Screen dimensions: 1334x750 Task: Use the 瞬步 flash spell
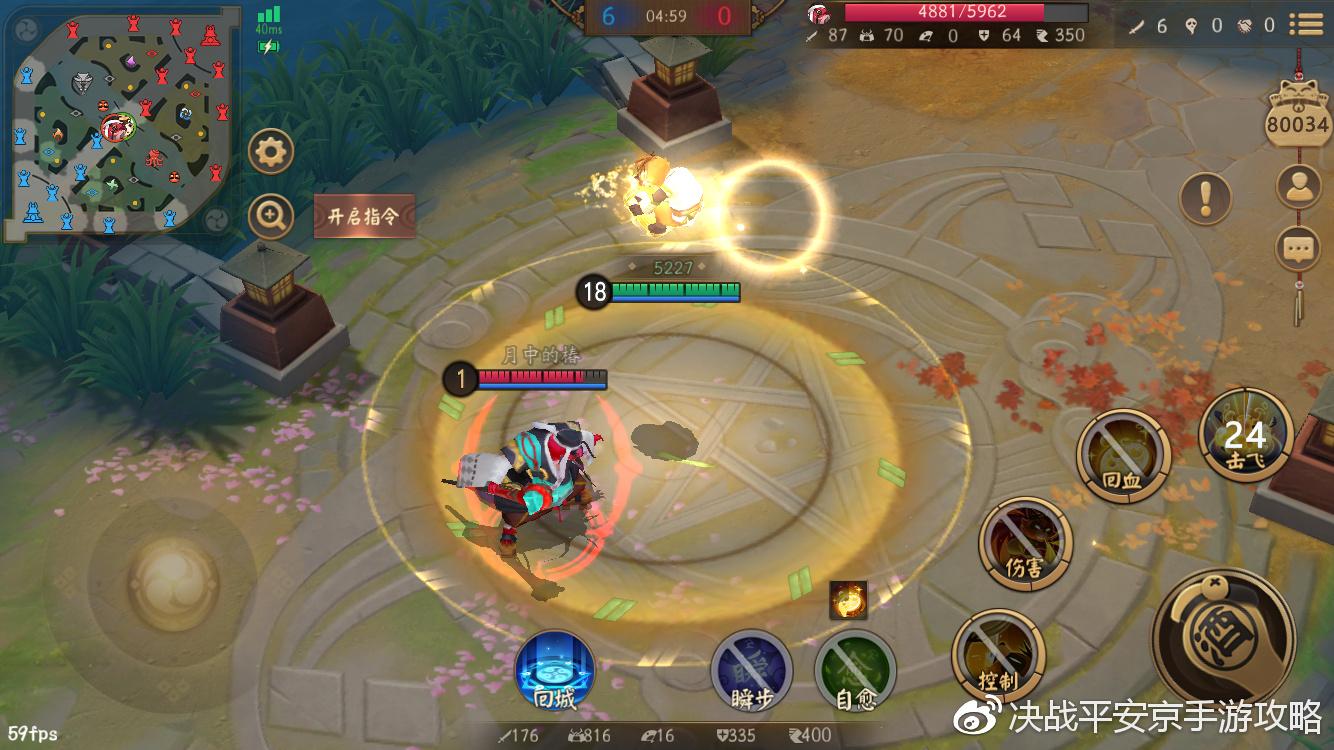point(751,671)
